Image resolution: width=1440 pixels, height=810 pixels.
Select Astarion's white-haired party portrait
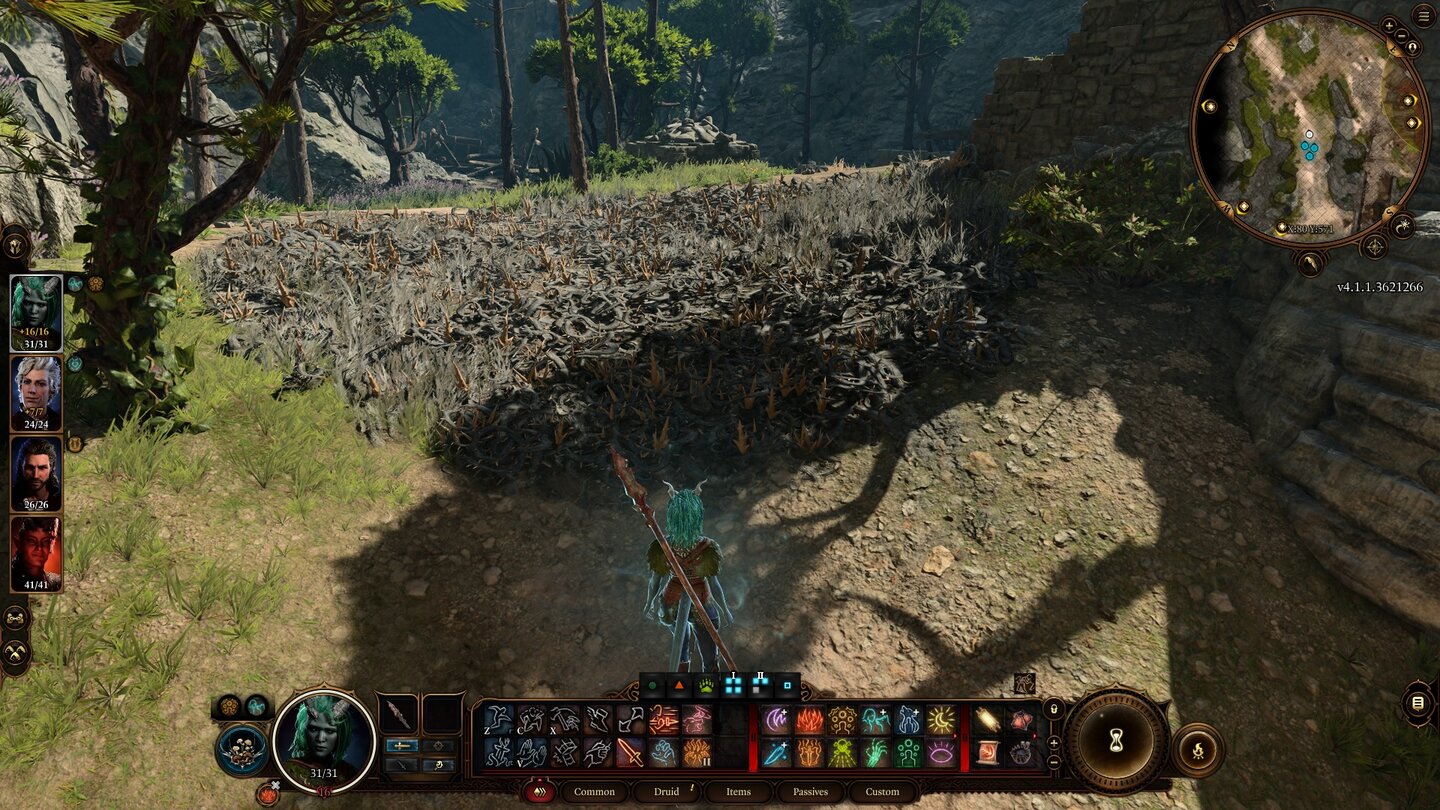point(37,393)
